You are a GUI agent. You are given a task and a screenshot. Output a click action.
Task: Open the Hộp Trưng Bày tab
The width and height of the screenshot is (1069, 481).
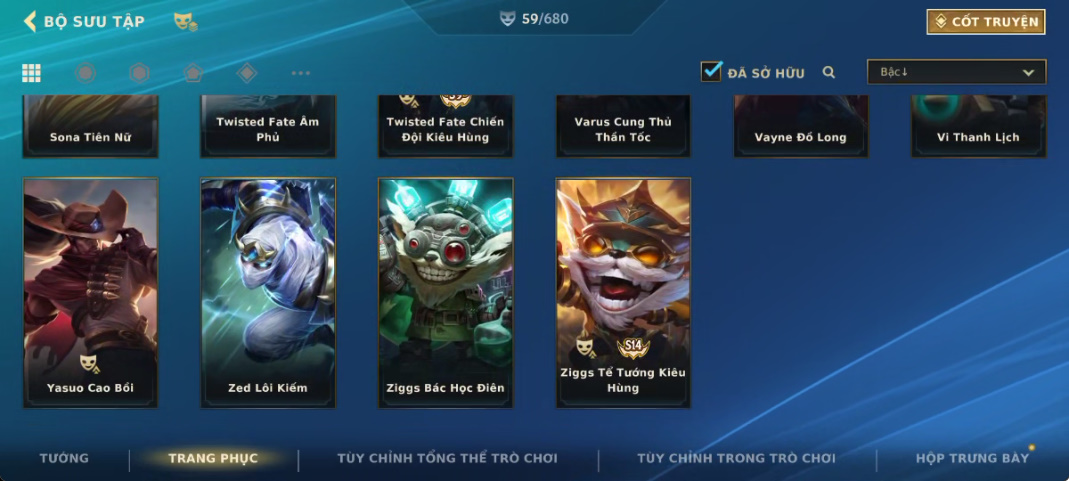[972, 458]
